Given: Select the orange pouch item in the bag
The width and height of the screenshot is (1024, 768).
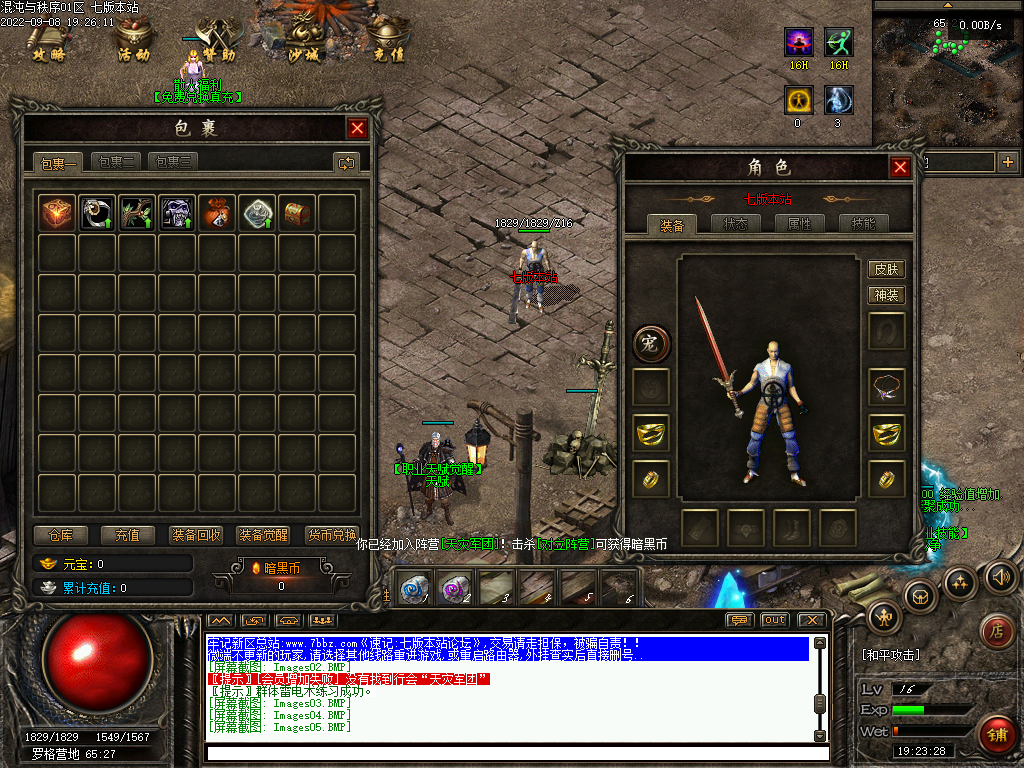Looking at the screenshot, I should (217, 212).
